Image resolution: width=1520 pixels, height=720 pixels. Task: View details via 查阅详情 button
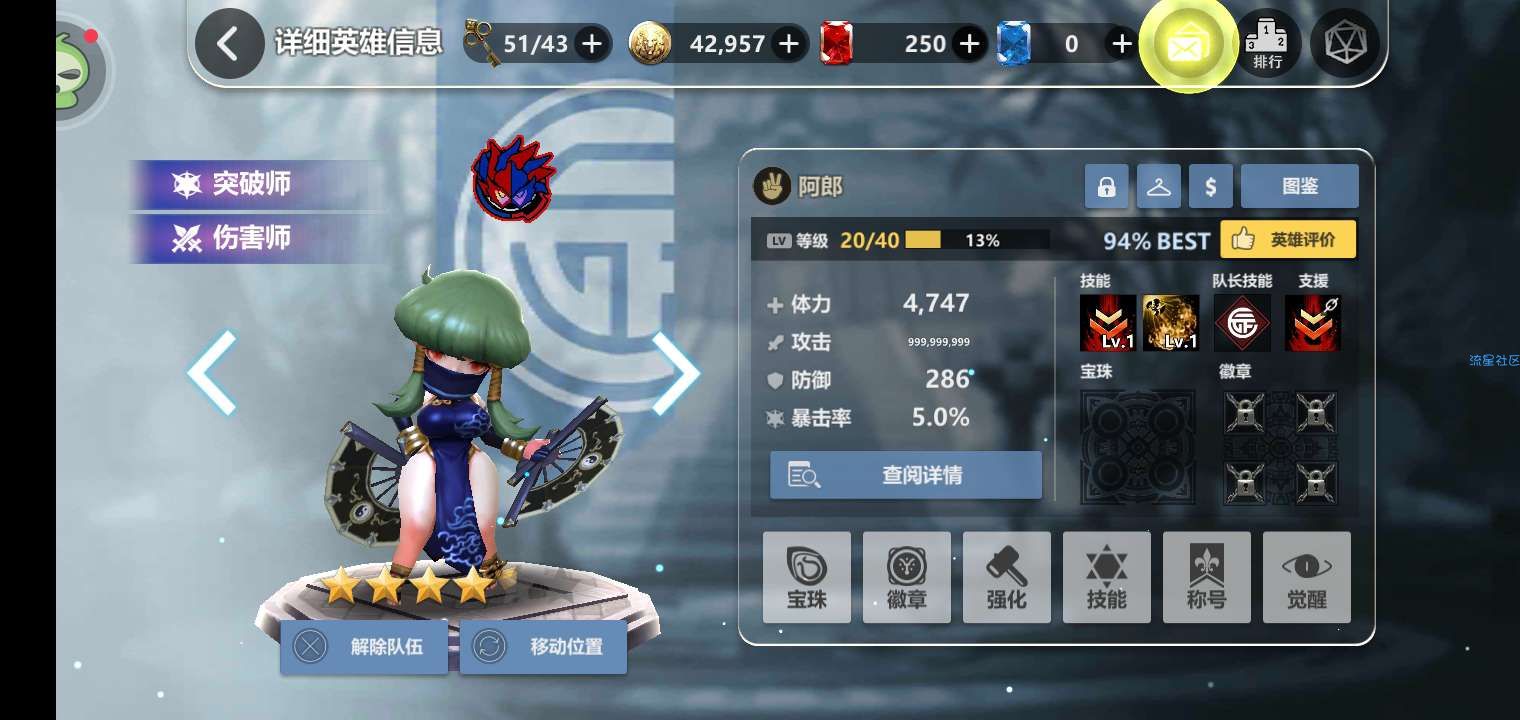906,475
